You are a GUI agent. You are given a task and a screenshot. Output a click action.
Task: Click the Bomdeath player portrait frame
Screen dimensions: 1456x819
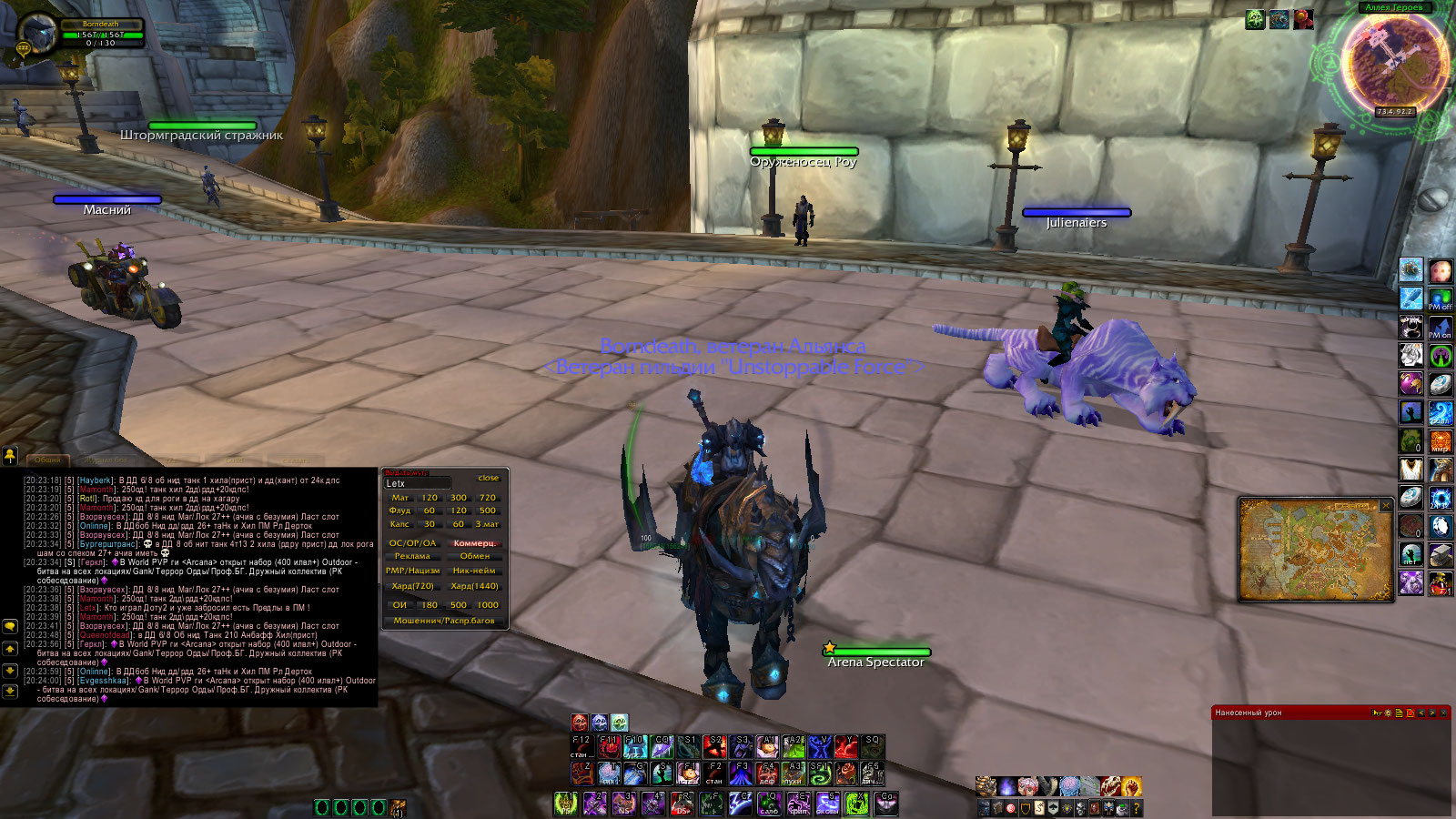[x=36, y=35]
